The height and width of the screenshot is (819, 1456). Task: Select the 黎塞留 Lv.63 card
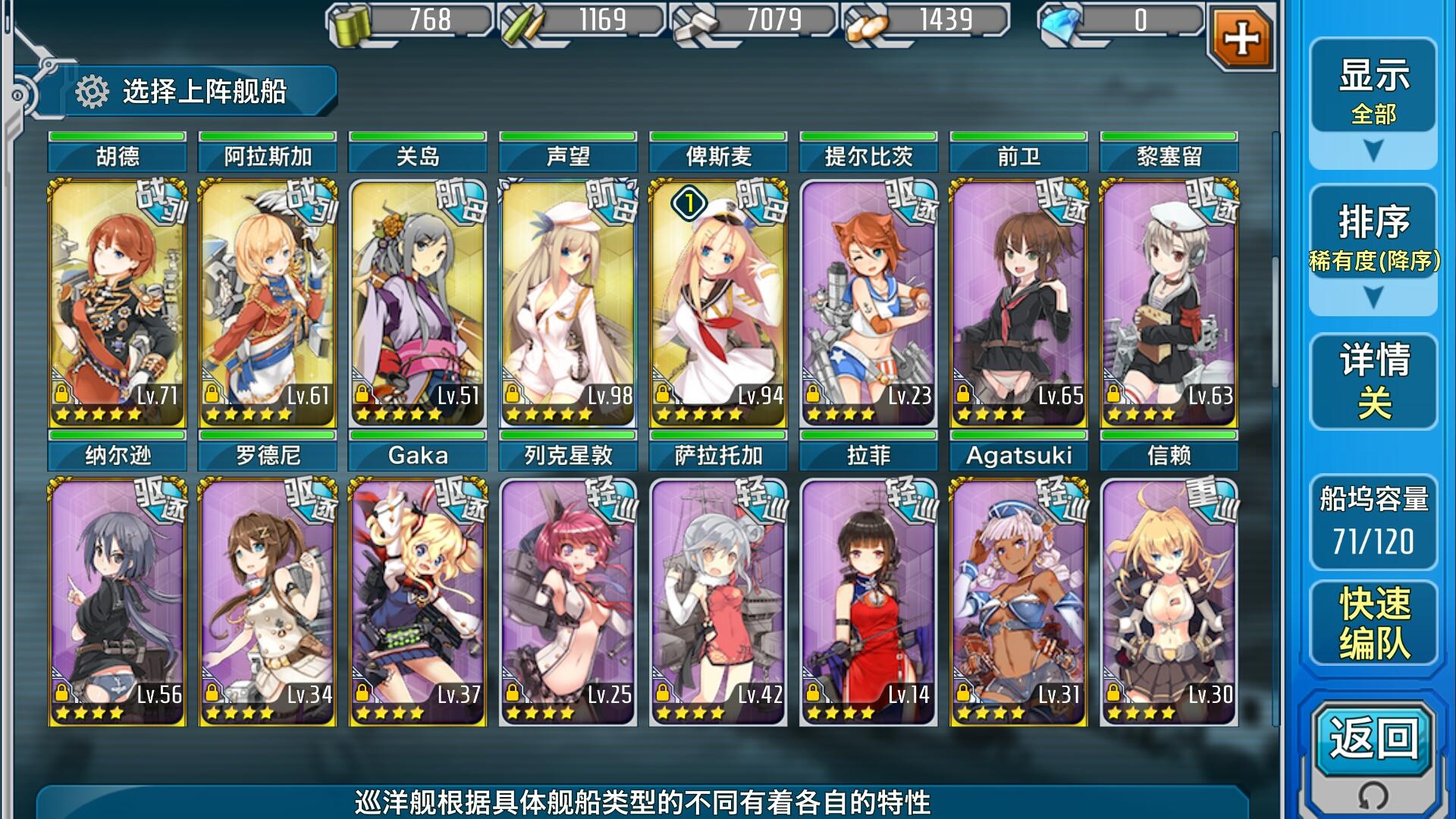pyautogui.click(x=1169, y=303)
